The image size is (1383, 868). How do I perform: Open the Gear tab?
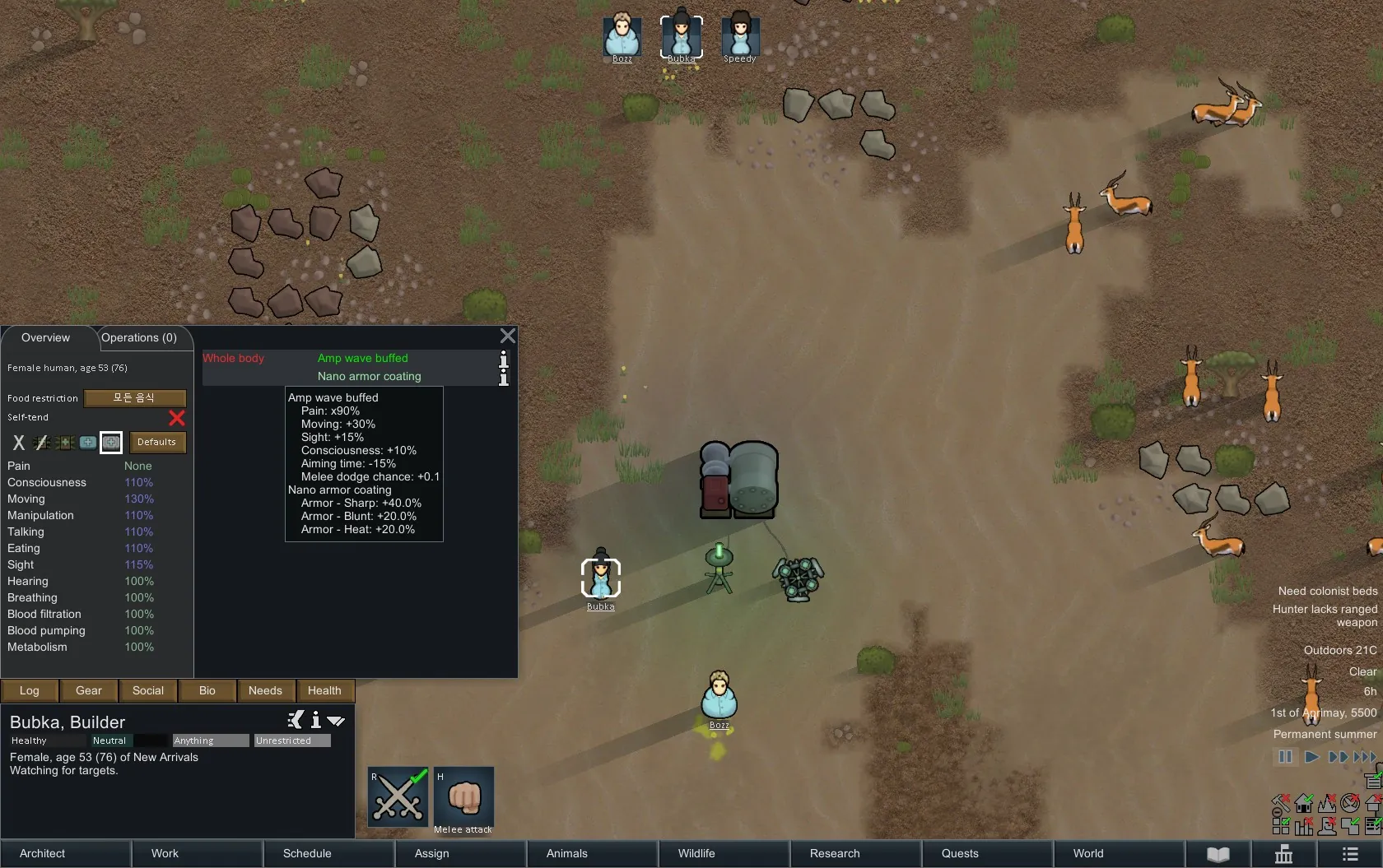point(89,690)
